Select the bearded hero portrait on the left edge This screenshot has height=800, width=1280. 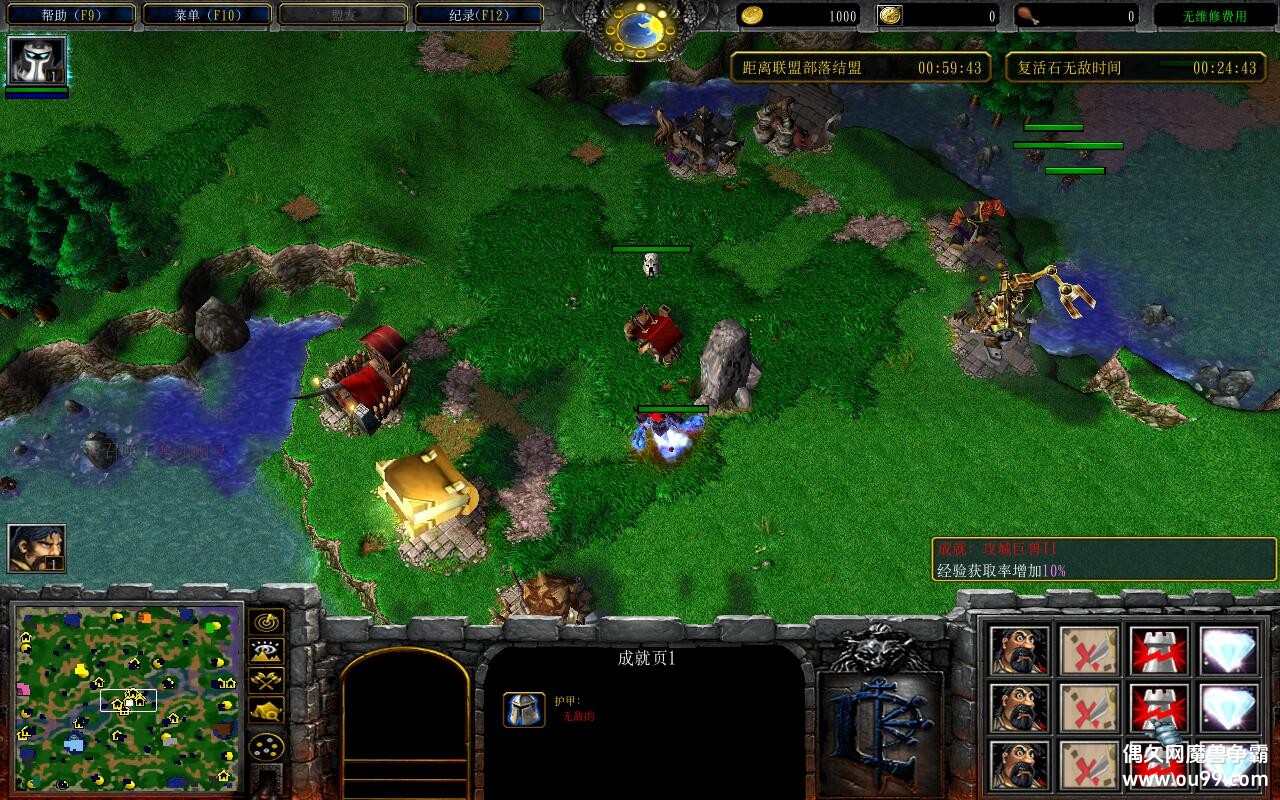pyautogui.click(x=37, y=548)
